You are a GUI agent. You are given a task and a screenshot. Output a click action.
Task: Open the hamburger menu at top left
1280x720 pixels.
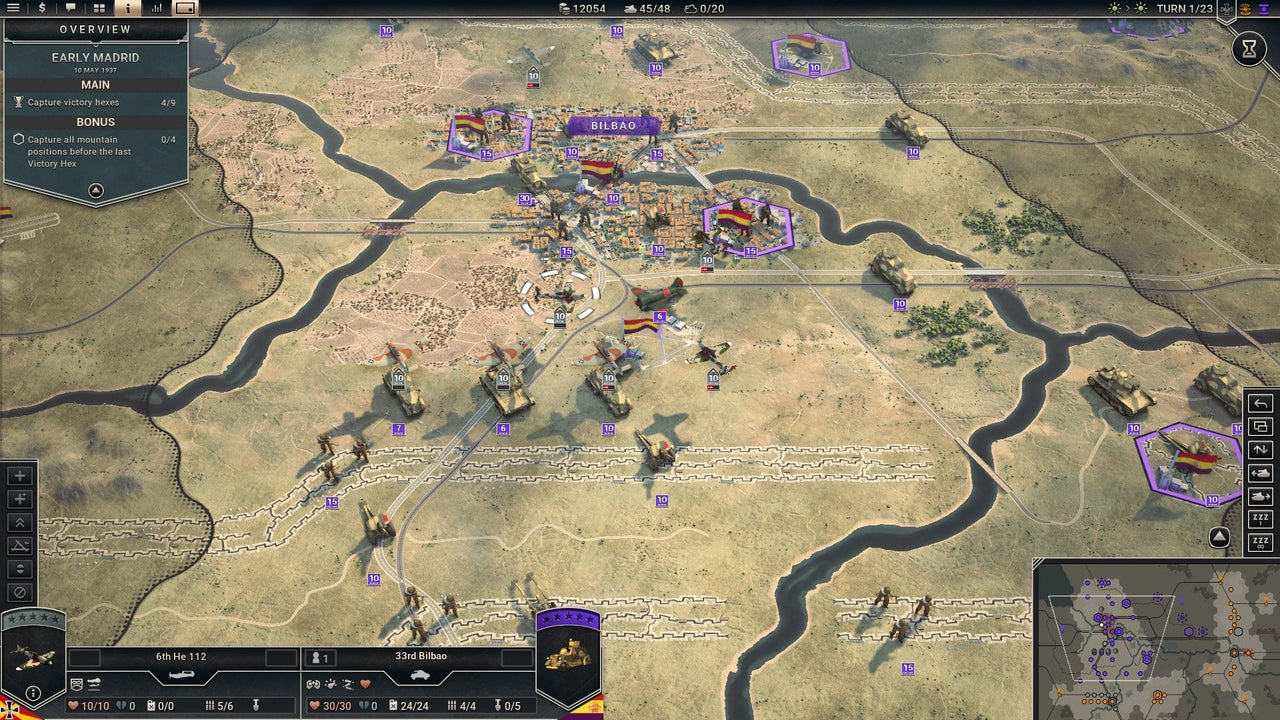click(x=13, y=8)
